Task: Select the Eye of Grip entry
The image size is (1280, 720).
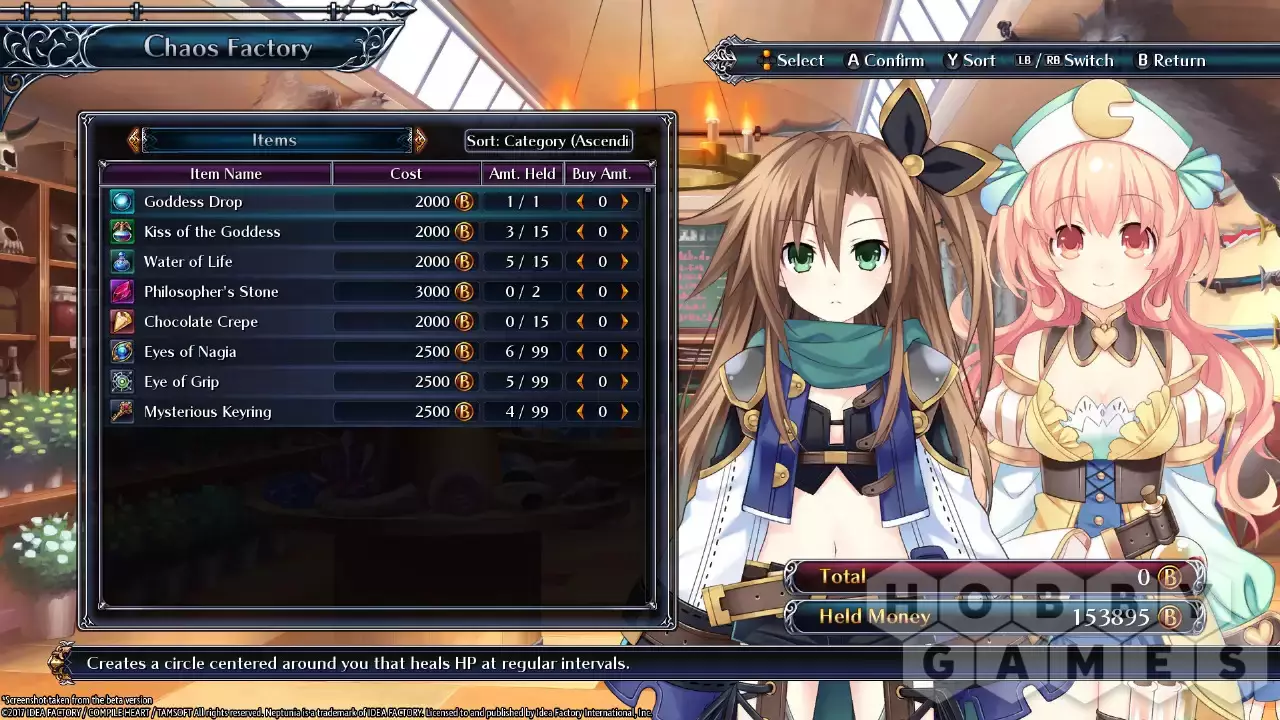Action: (181, 382)
